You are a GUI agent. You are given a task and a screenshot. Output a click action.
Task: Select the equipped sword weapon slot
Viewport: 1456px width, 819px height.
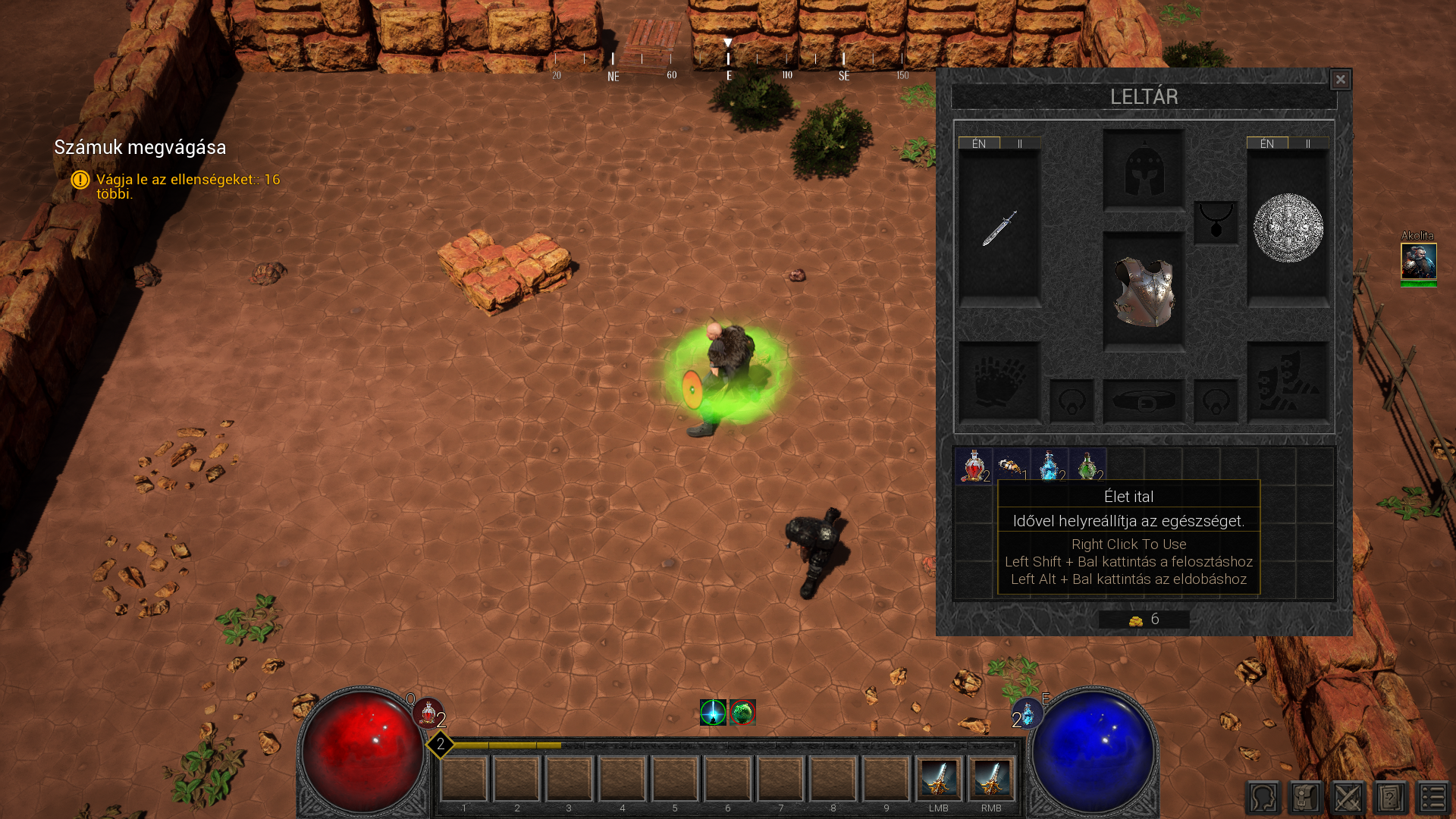tap(999, 228)
